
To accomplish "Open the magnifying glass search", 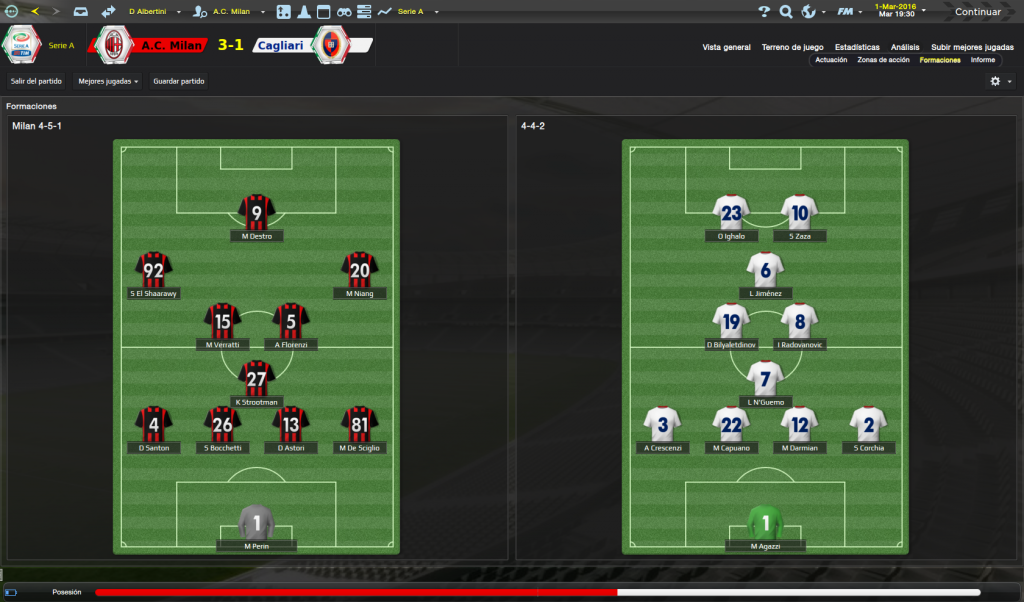I will (x=786, y=12).
